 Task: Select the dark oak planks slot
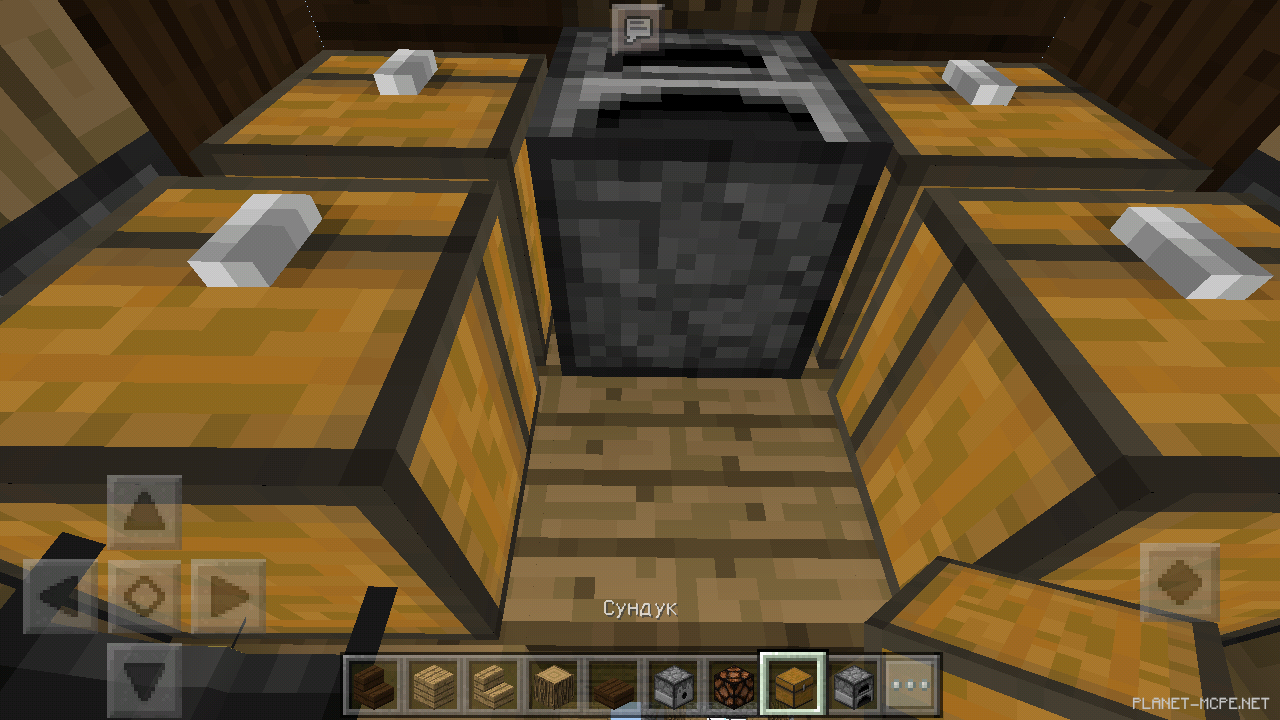pos(611,687)
